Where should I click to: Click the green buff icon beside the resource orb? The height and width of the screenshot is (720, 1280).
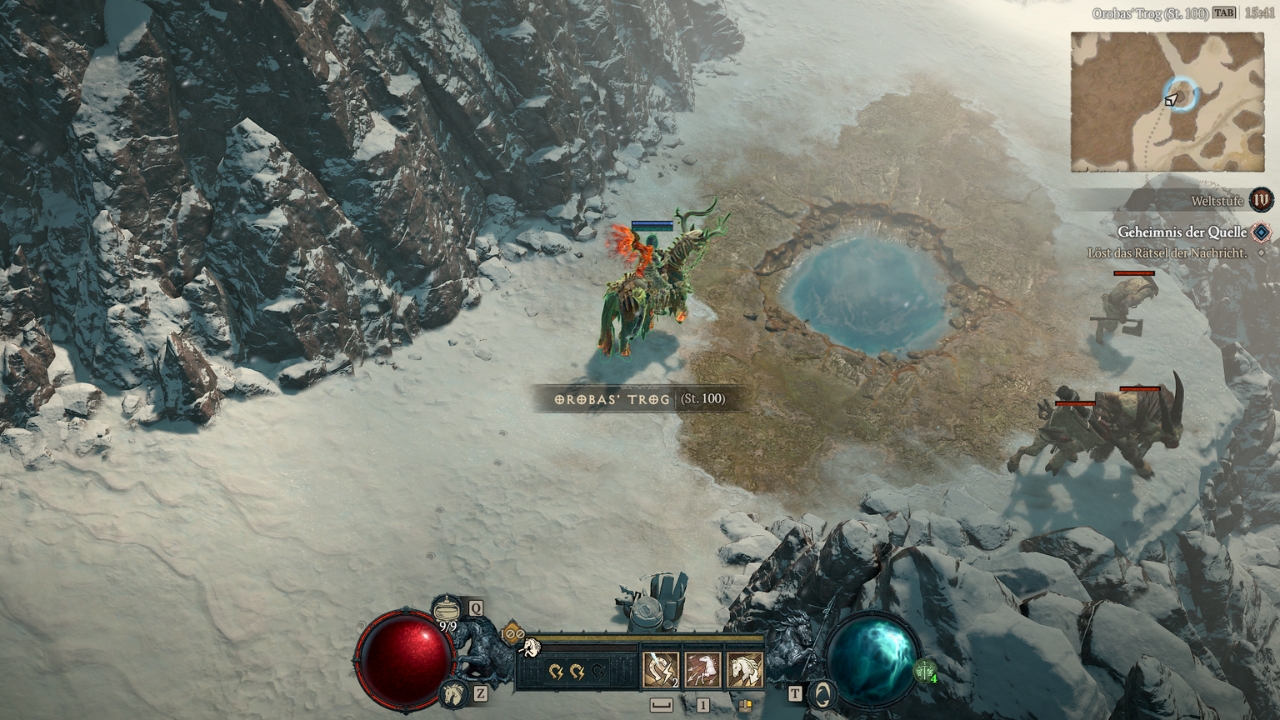[925, 671]
